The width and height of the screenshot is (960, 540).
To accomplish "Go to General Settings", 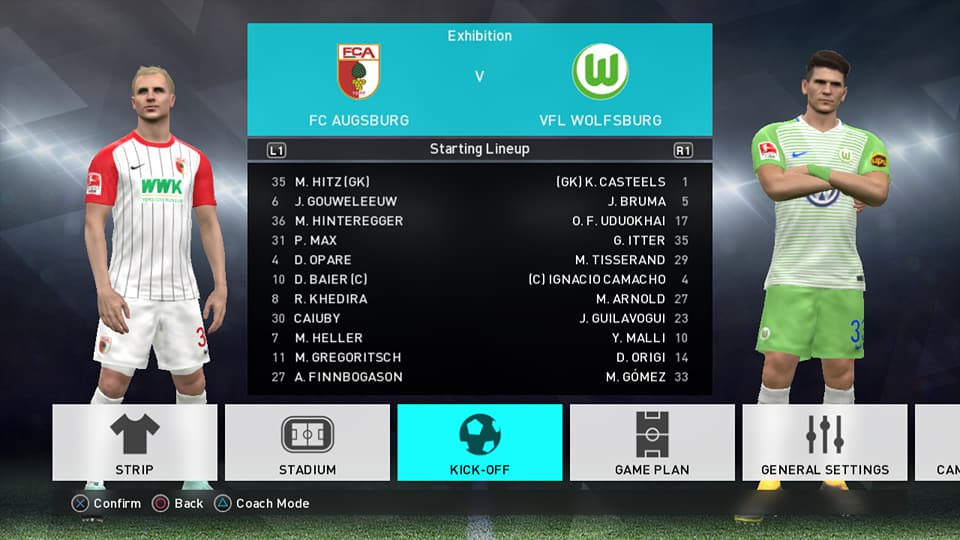I will pyautogui.click(x=824, y=442).
